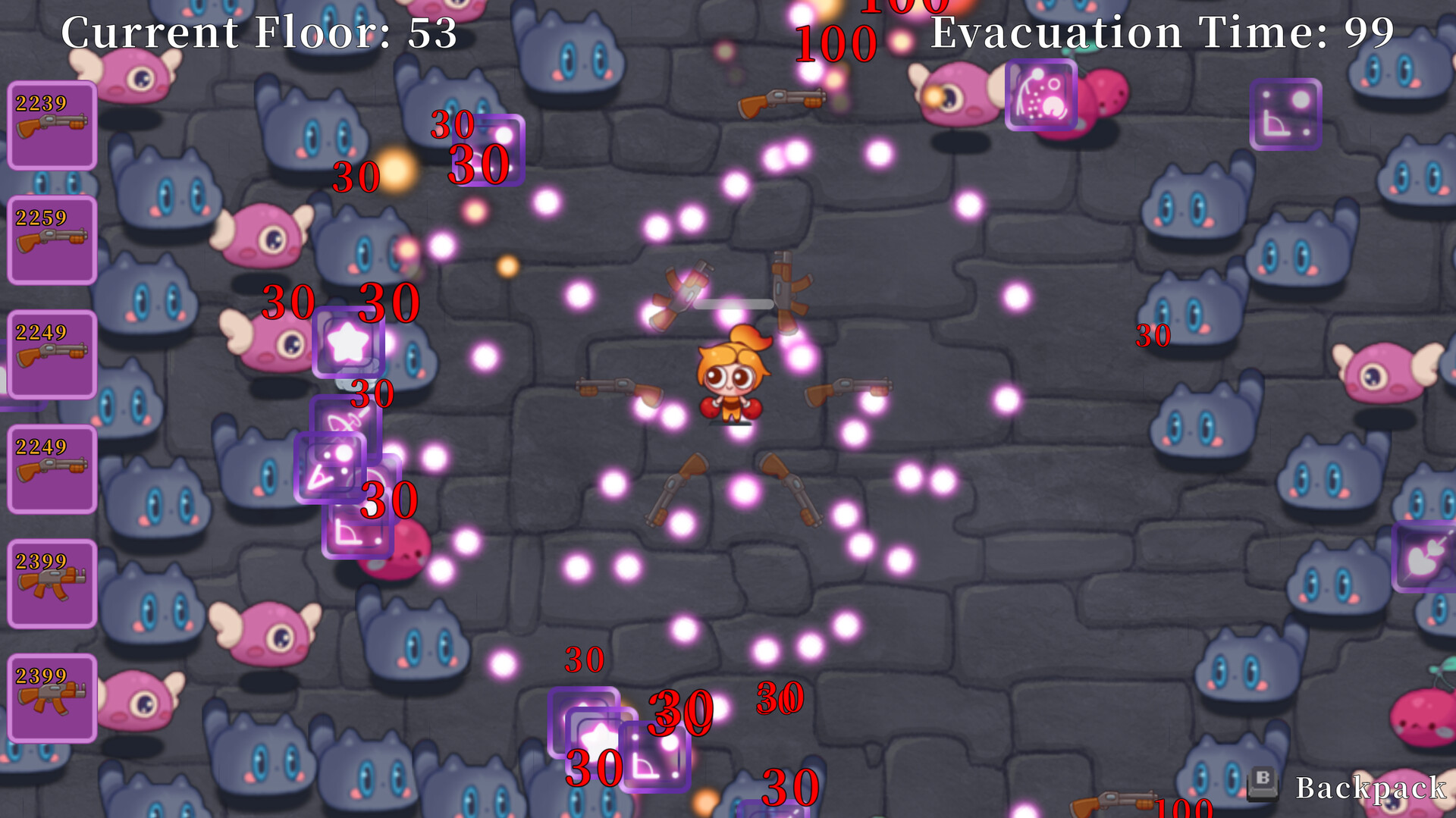Select the shotgun priced 2239 in sidebar
Screen dimensions: 1456x818
tap(50, 124)
